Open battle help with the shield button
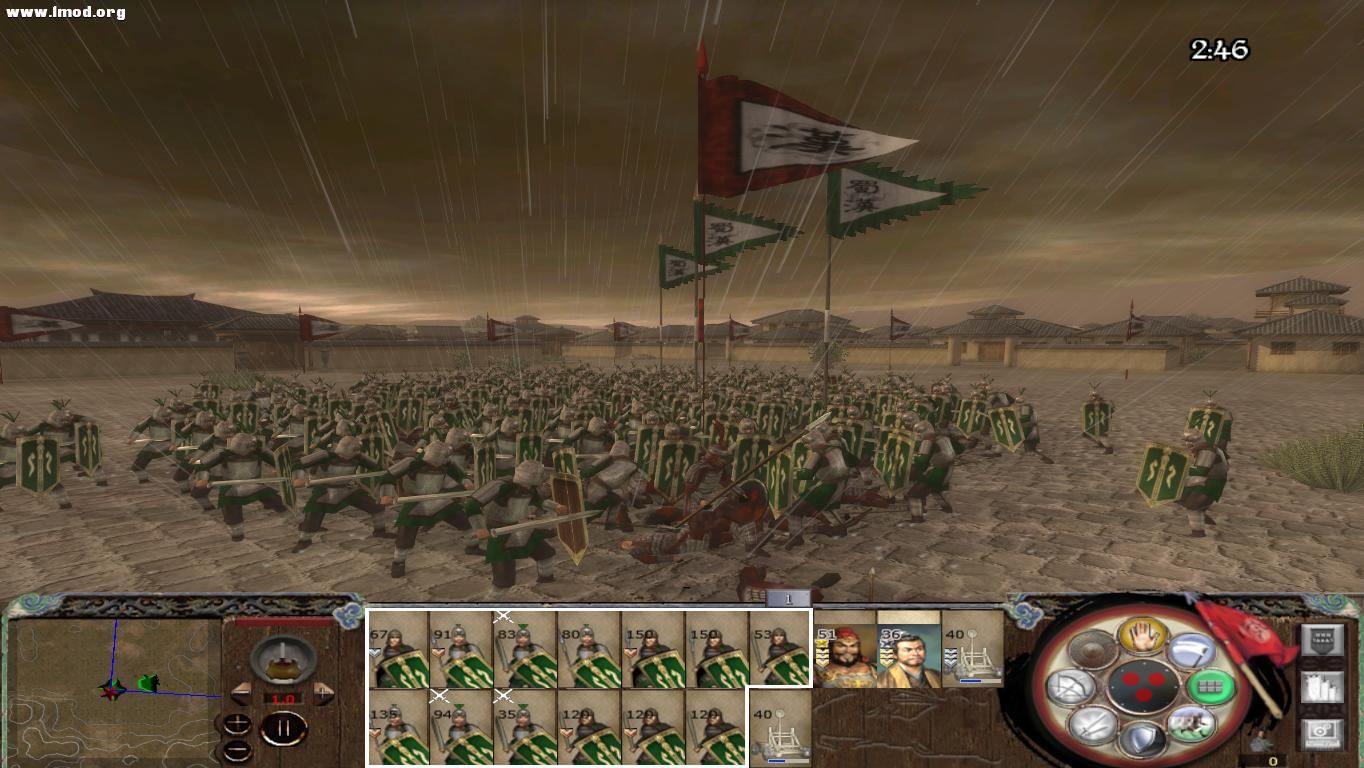Viewport: 1364px width, 768px height. [1322, 640]
